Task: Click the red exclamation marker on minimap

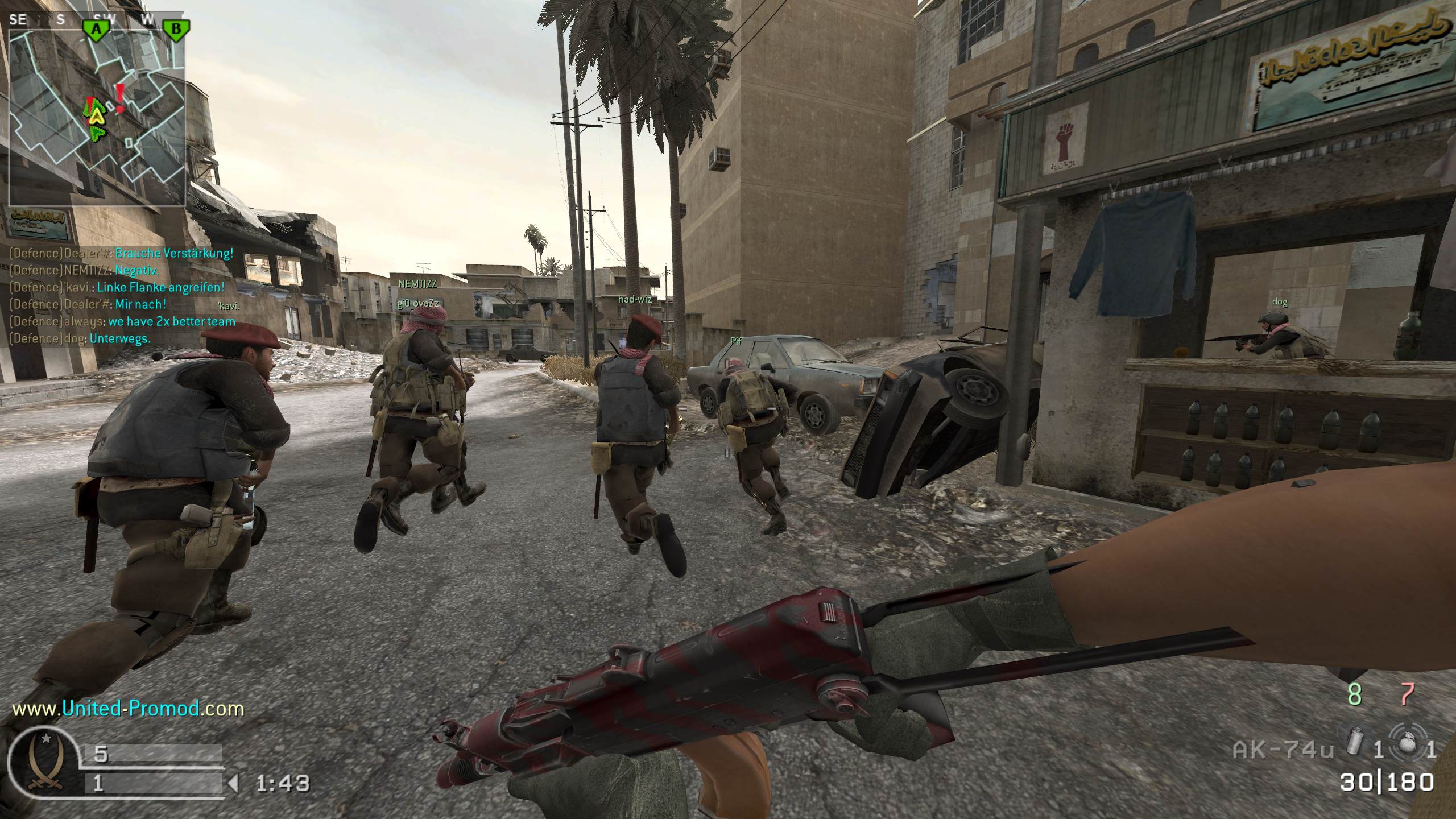Action: pos(120,98)
